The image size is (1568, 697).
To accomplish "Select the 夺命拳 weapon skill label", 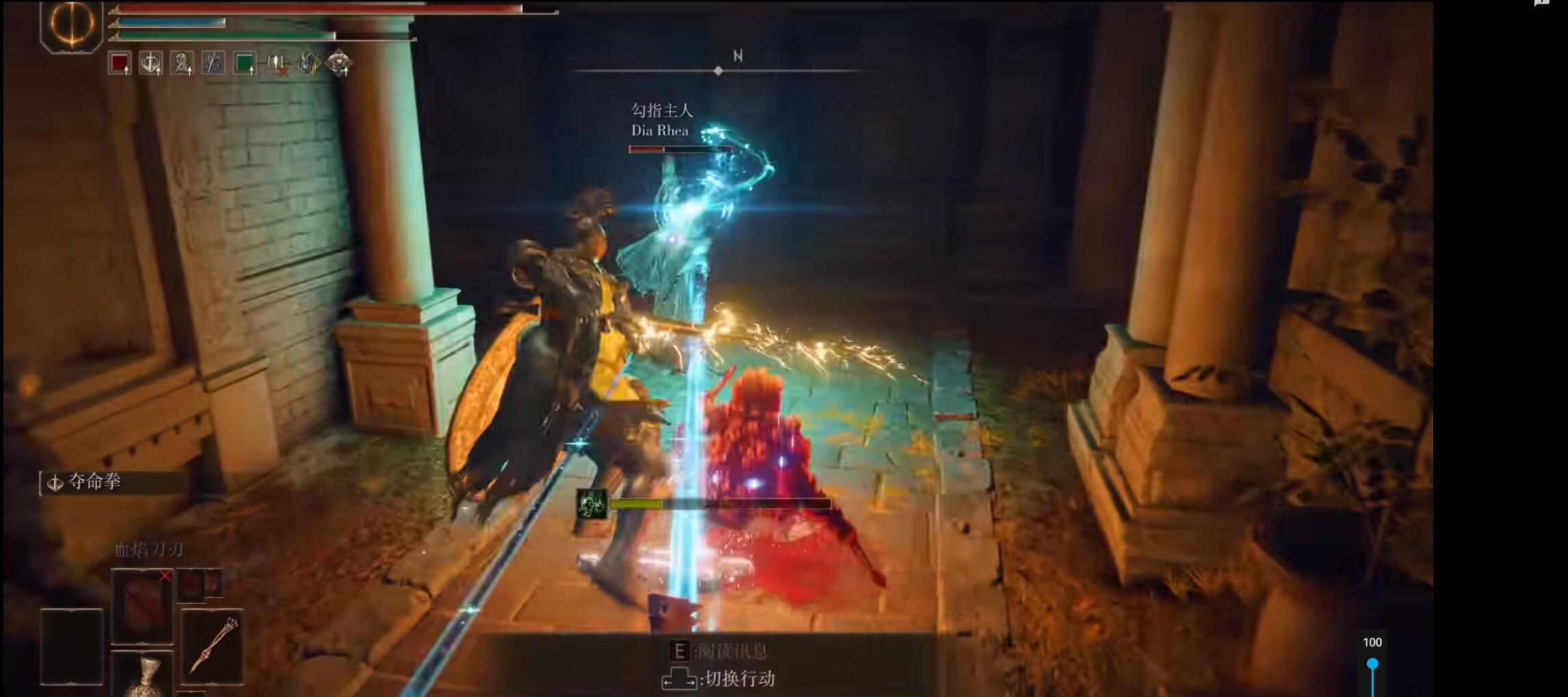I will [x=94, y=482].
